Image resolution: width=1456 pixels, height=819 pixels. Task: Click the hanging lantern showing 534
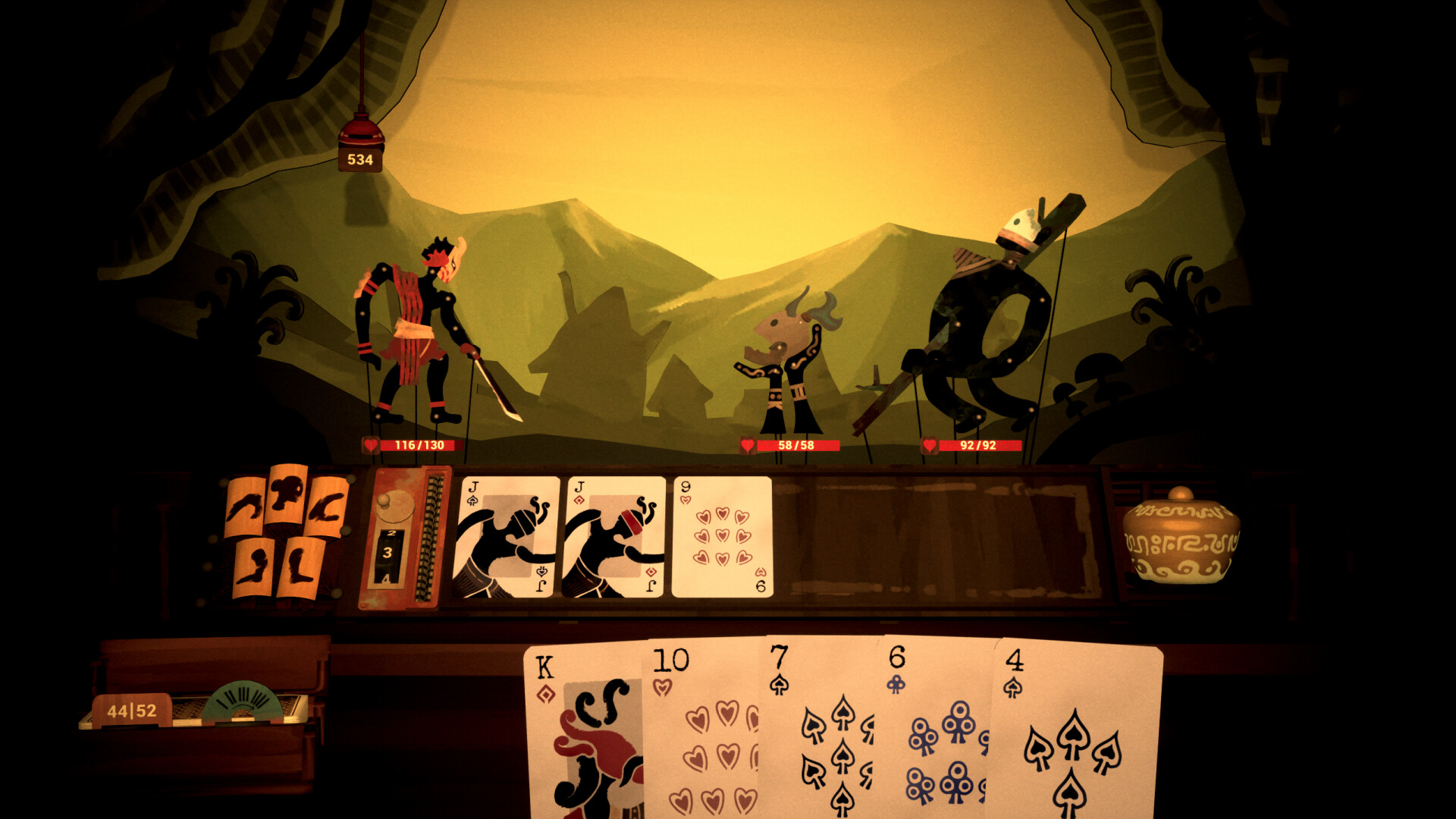pos(360,144)
